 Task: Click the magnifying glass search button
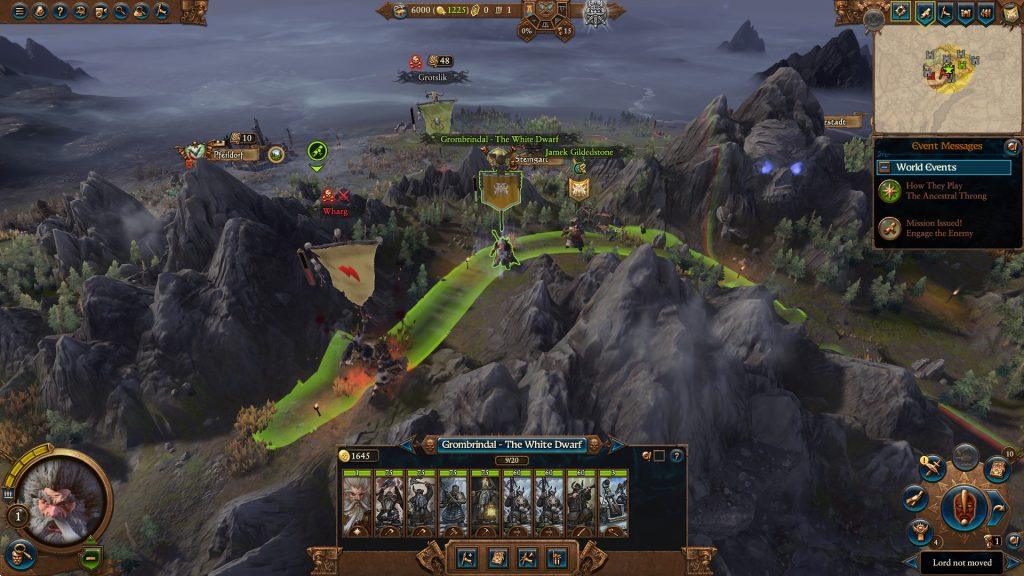[120, 12]
